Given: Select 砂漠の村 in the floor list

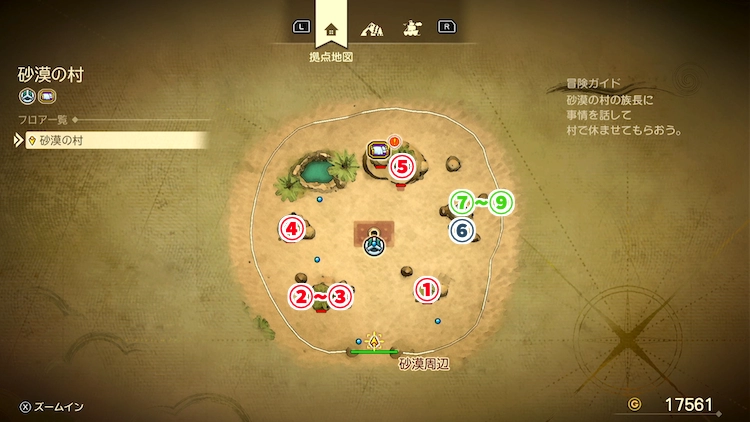Looking at the screenshot, I should coord(116,141).
